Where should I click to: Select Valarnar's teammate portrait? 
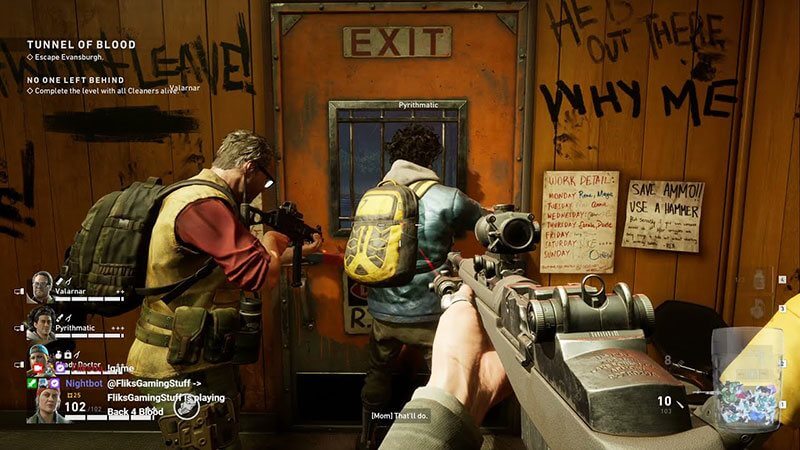41,287
